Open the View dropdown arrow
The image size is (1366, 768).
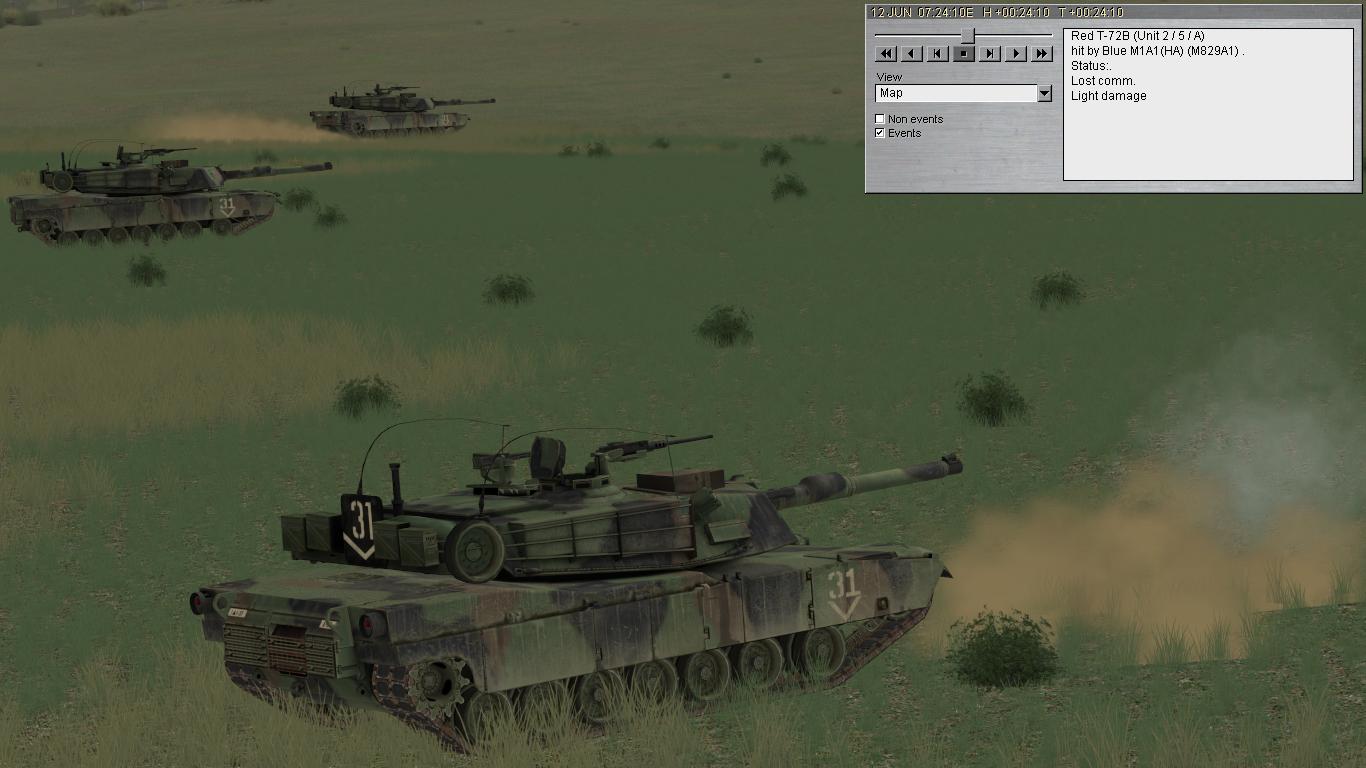coord(1045,92)
